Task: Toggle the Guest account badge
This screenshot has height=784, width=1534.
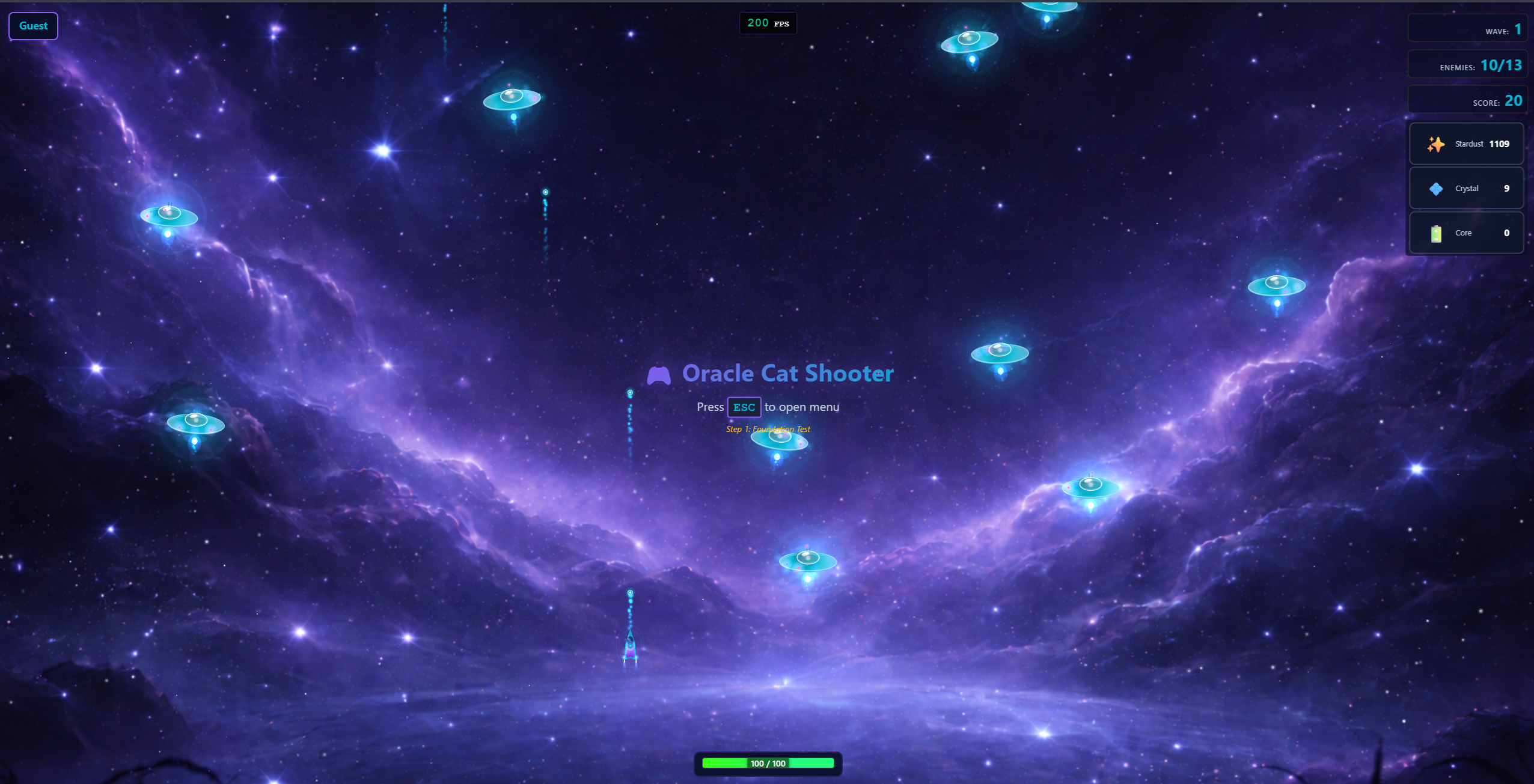Action: pos(33,26)
